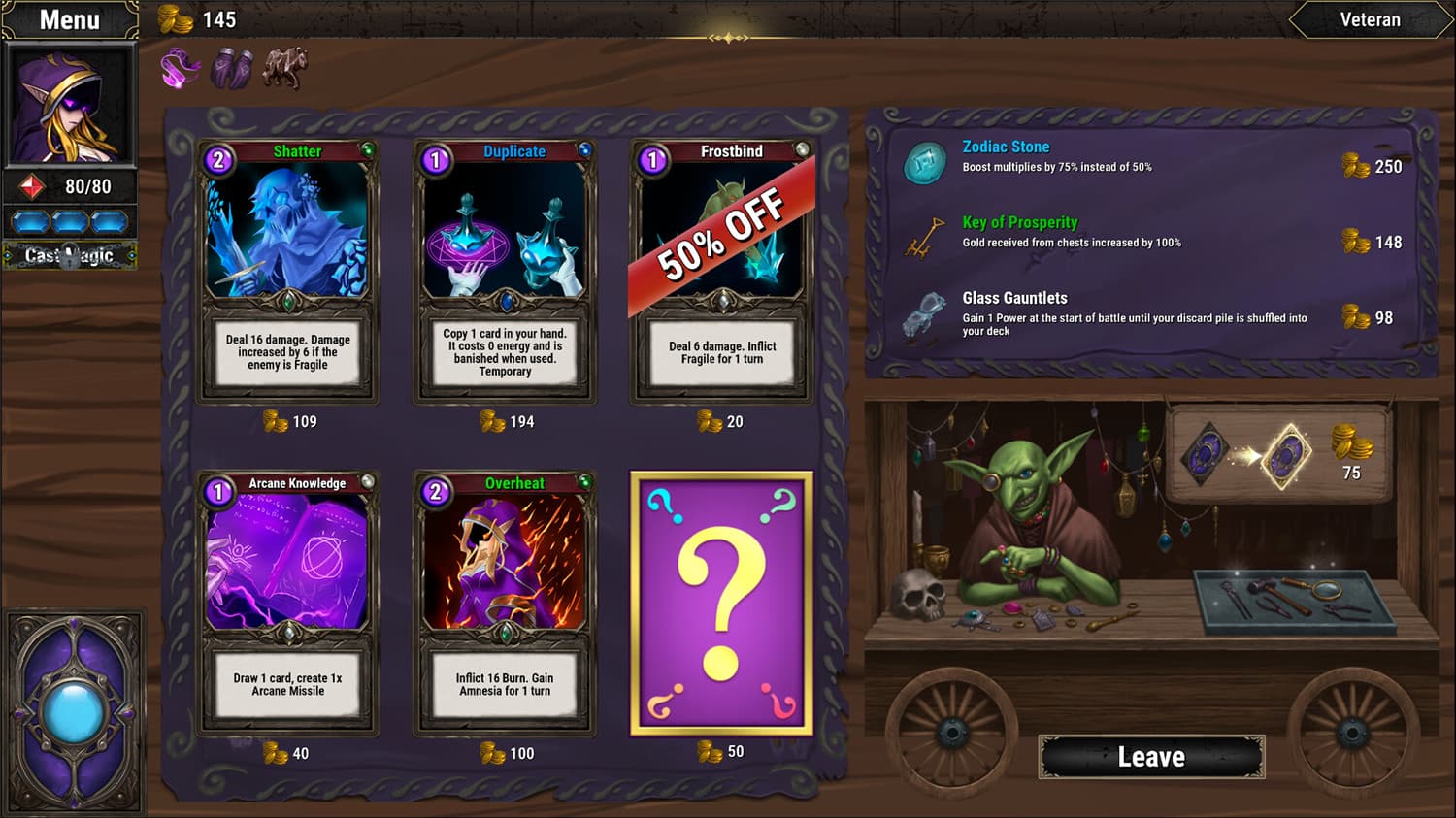Buy the mystery question mark card

[x=721, y=604]
